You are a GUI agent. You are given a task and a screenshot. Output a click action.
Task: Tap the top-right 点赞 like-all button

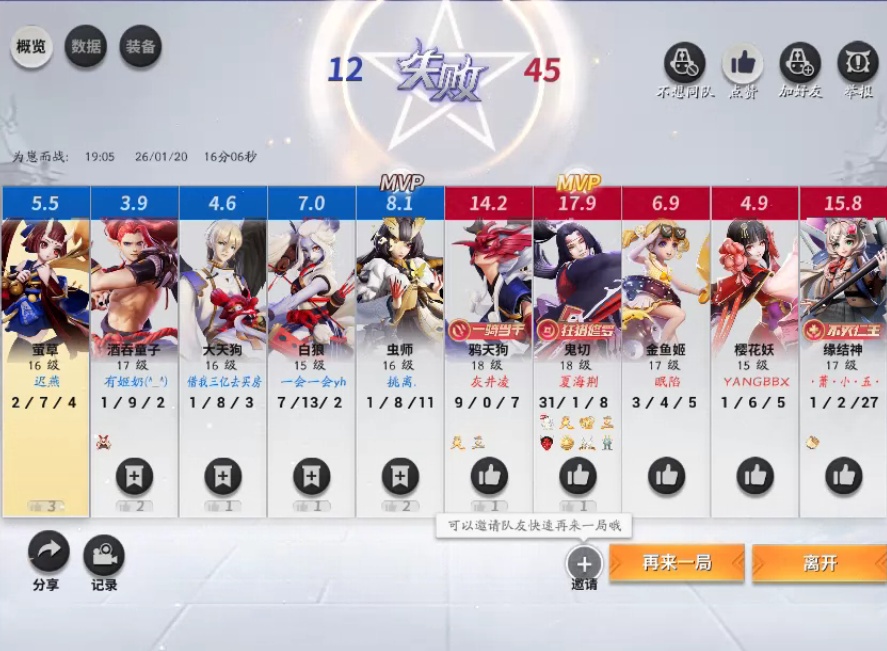click(742, 65)
